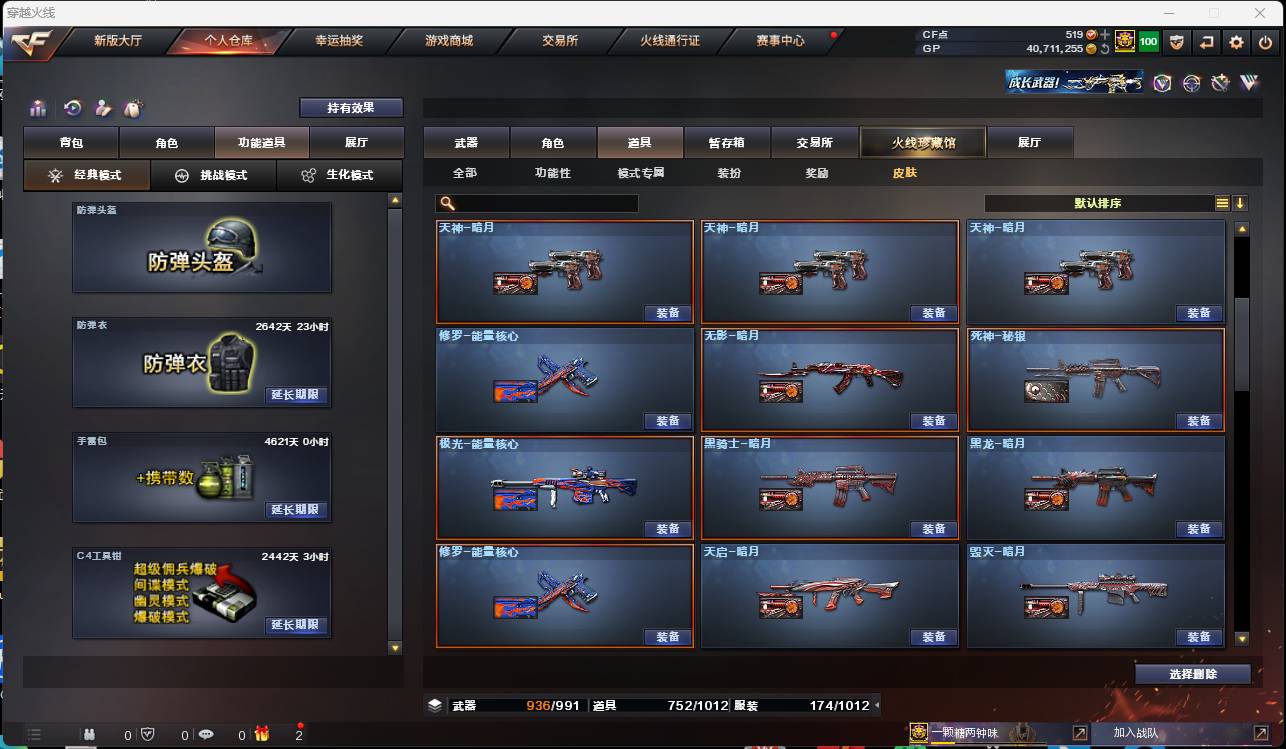Click the power exit icon in top-right corner
The image size is (1286, 749).
(x=1265, y=42)
